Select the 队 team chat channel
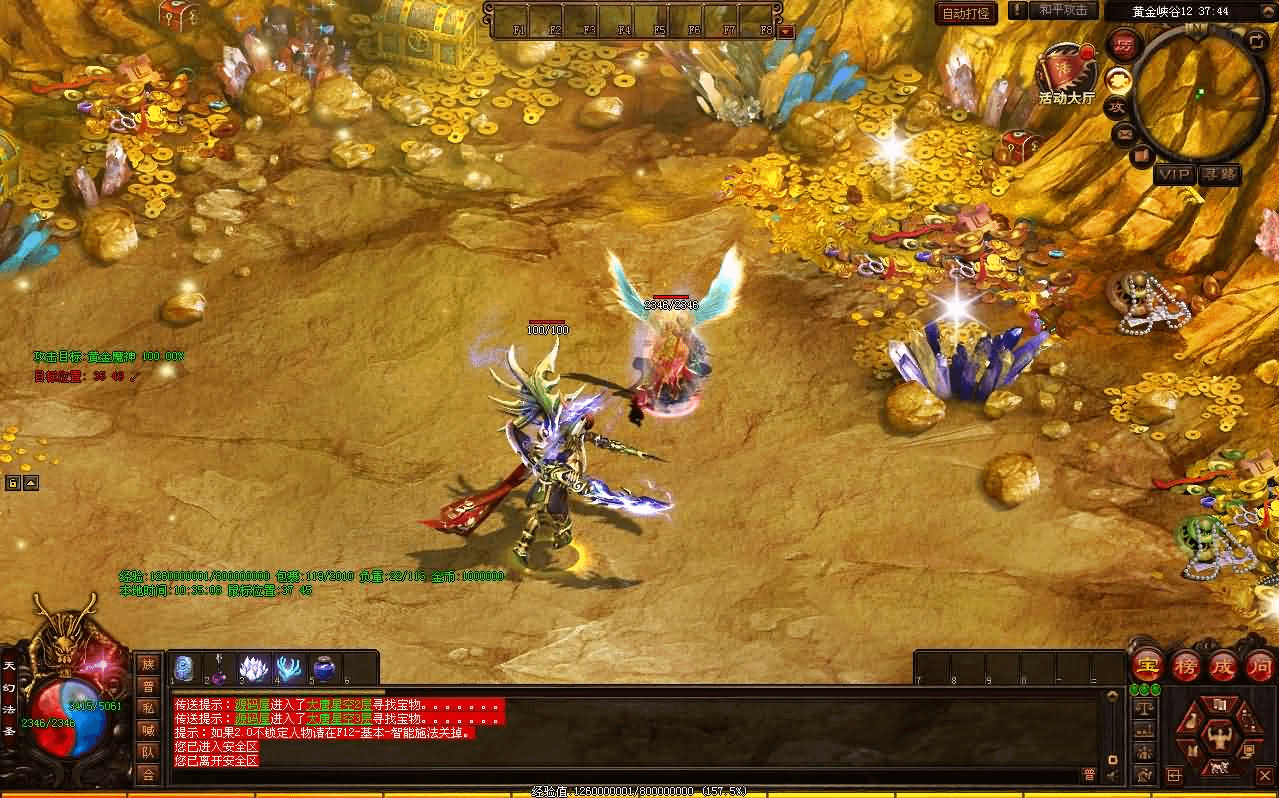The image size is (1279, 798). coord(148,752)
